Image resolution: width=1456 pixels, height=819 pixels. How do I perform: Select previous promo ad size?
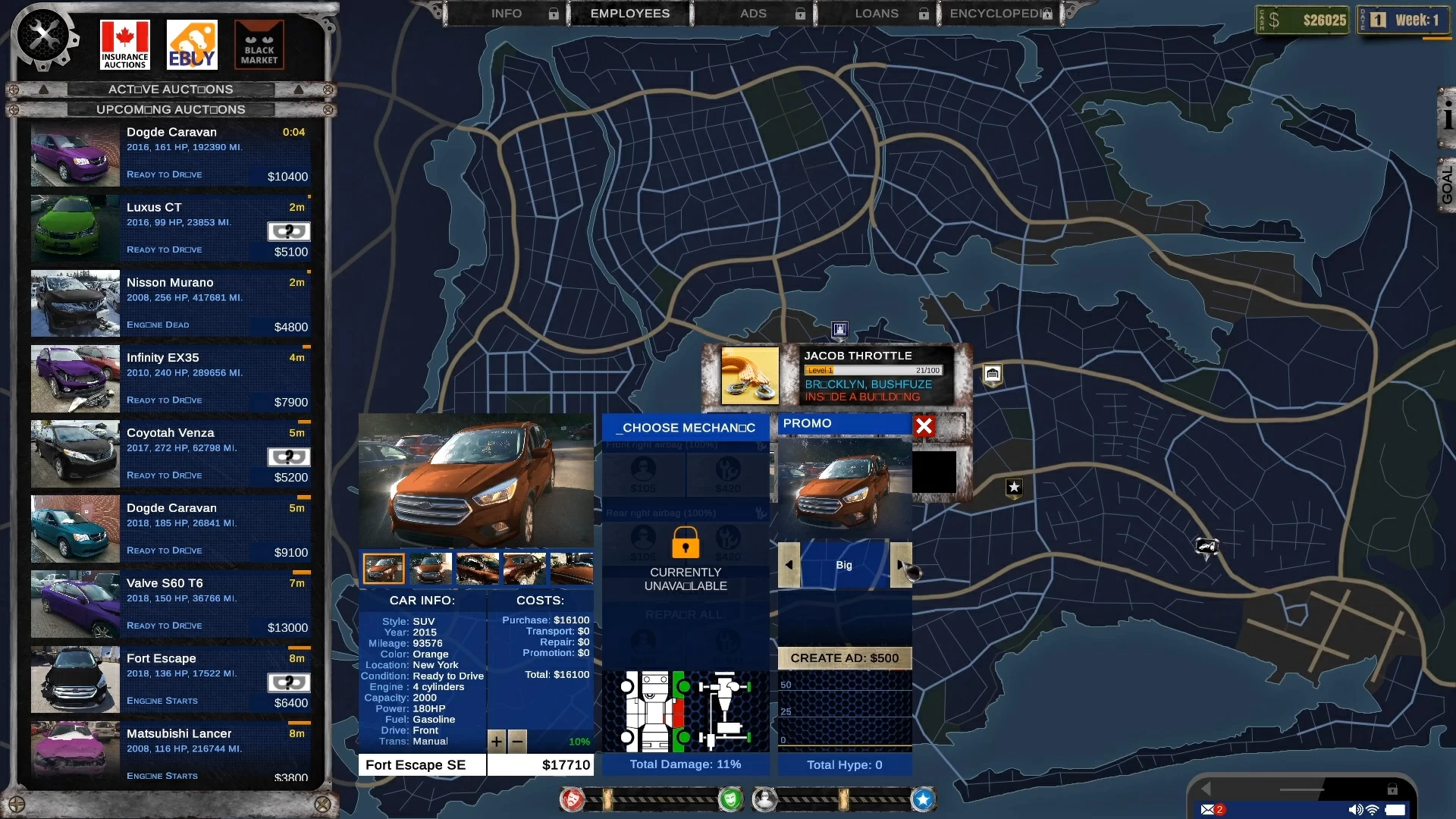[789, 565]
